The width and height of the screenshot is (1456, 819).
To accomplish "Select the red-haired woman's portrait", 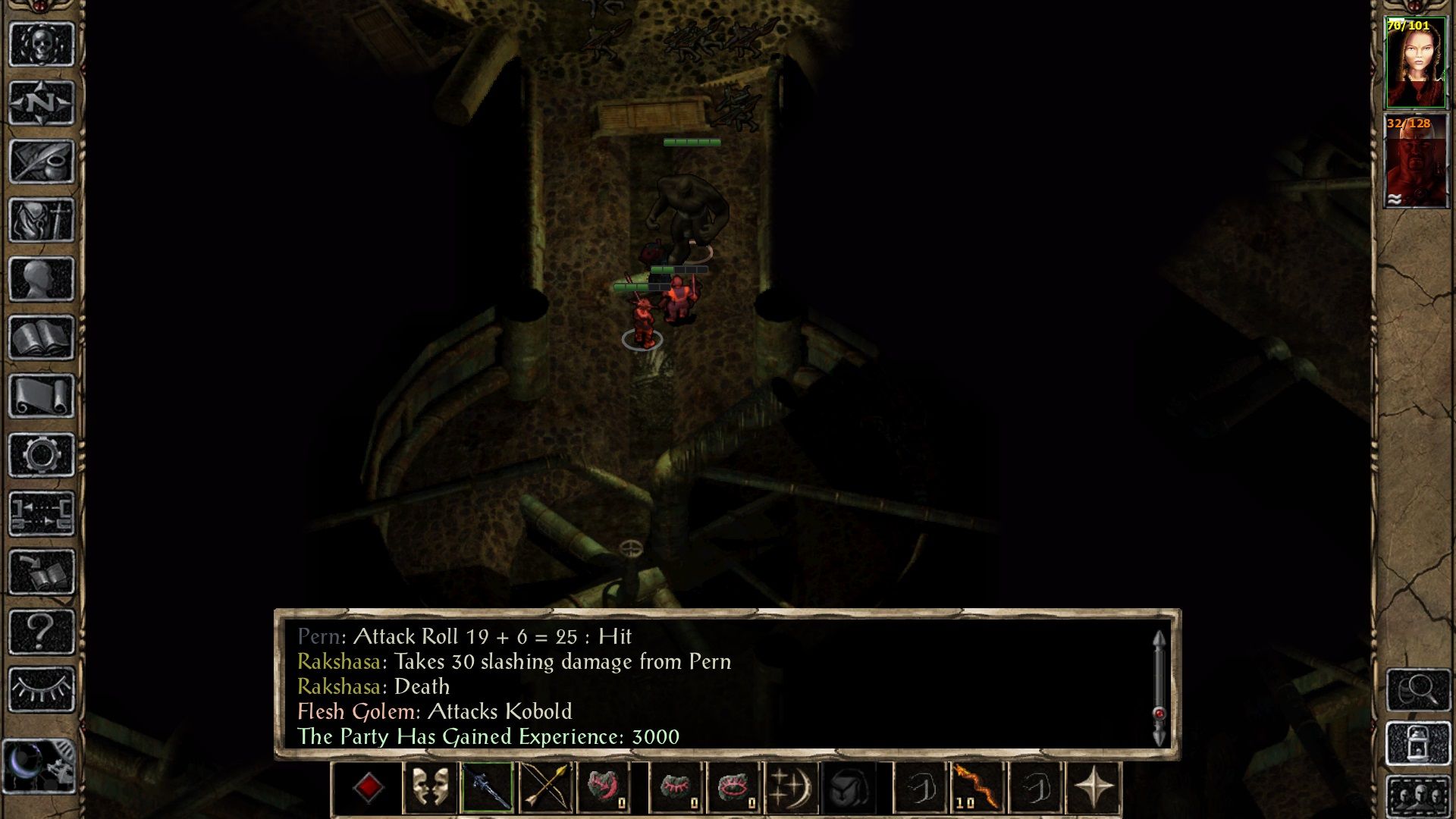I will point(1415,64).
